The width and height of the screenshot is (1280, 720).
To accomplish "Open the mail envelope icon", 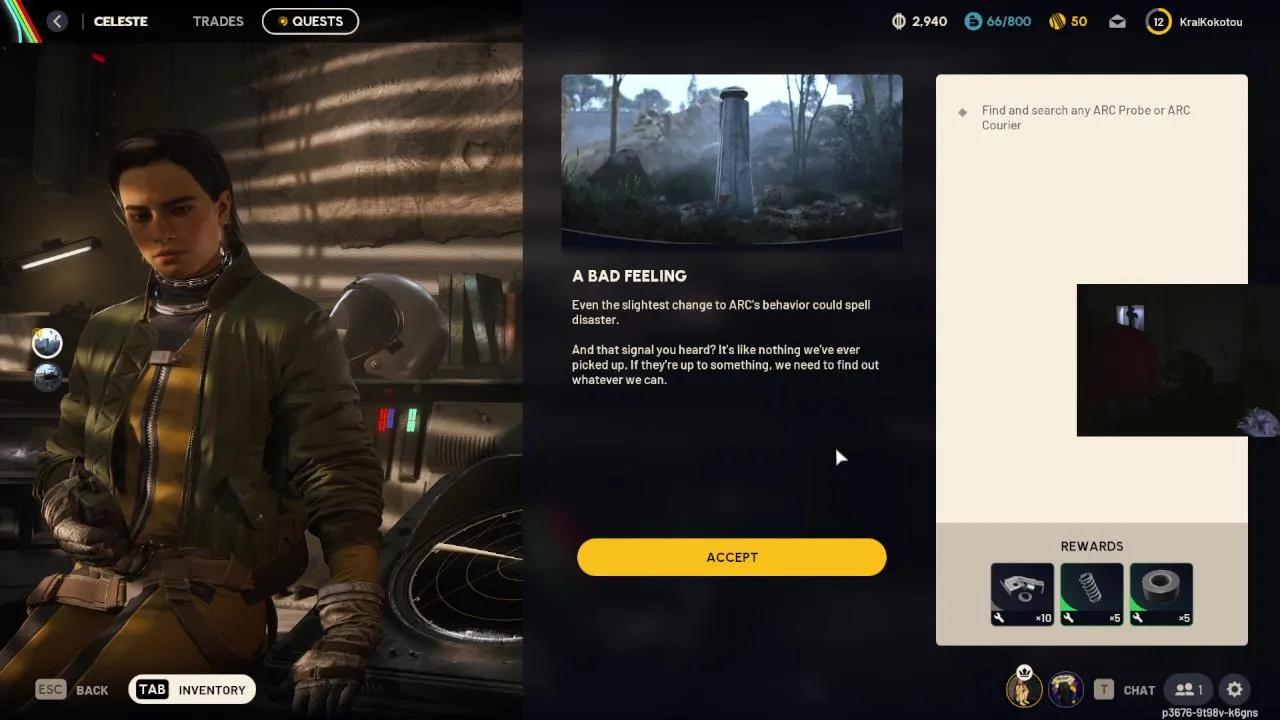I will [1117, 21].
